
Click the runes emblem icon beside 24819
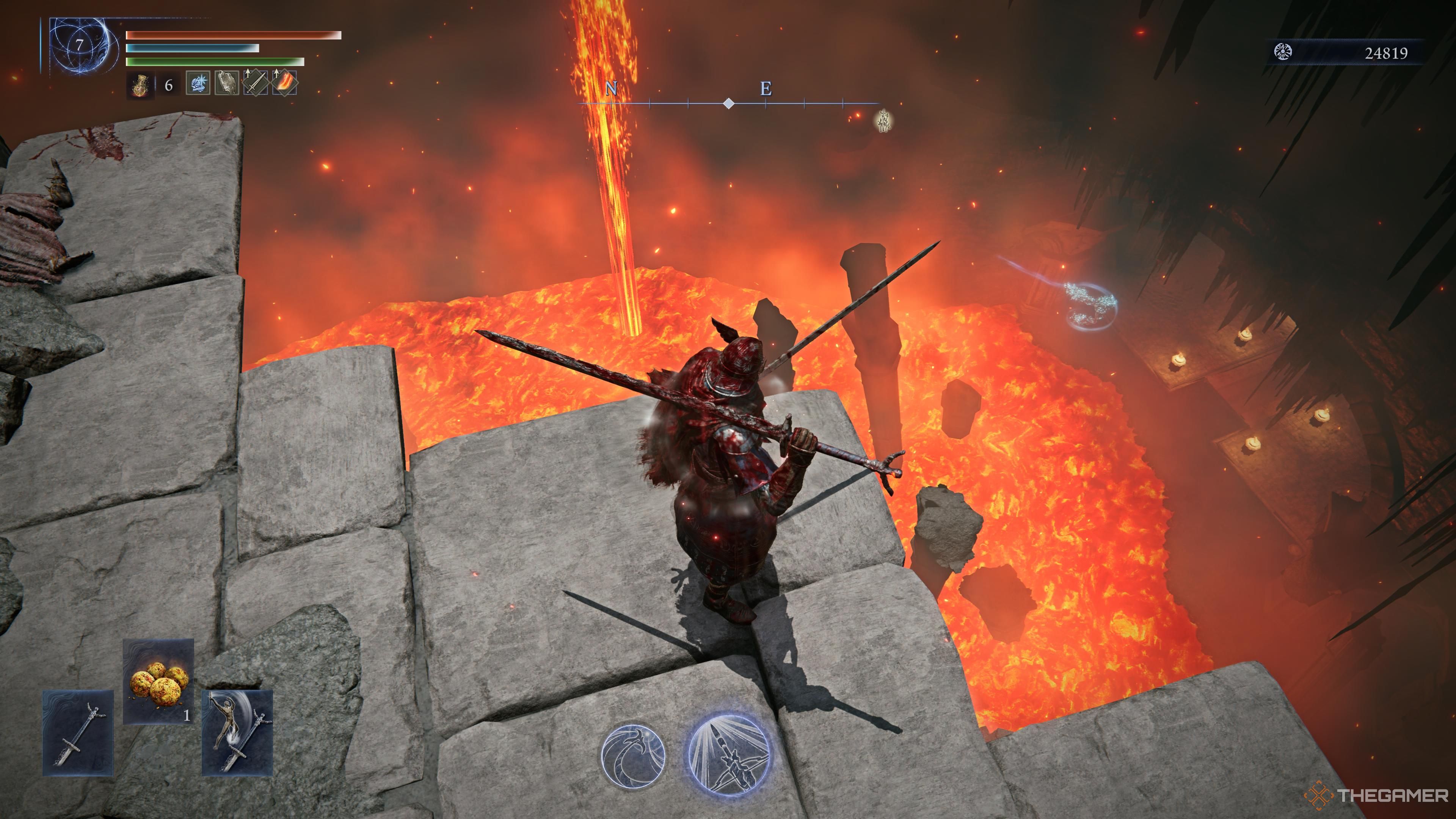[1283, 53]
